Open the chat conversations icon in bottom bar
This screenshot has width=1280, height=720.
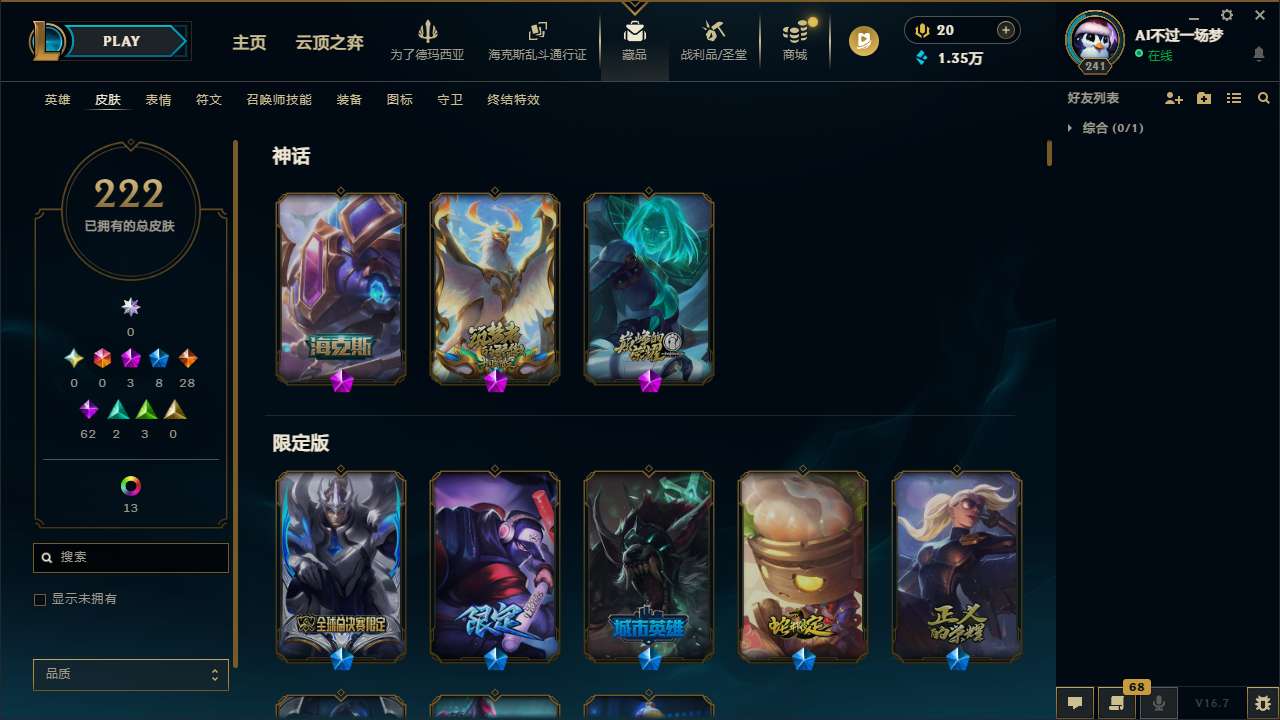[x=1074, y=702]
